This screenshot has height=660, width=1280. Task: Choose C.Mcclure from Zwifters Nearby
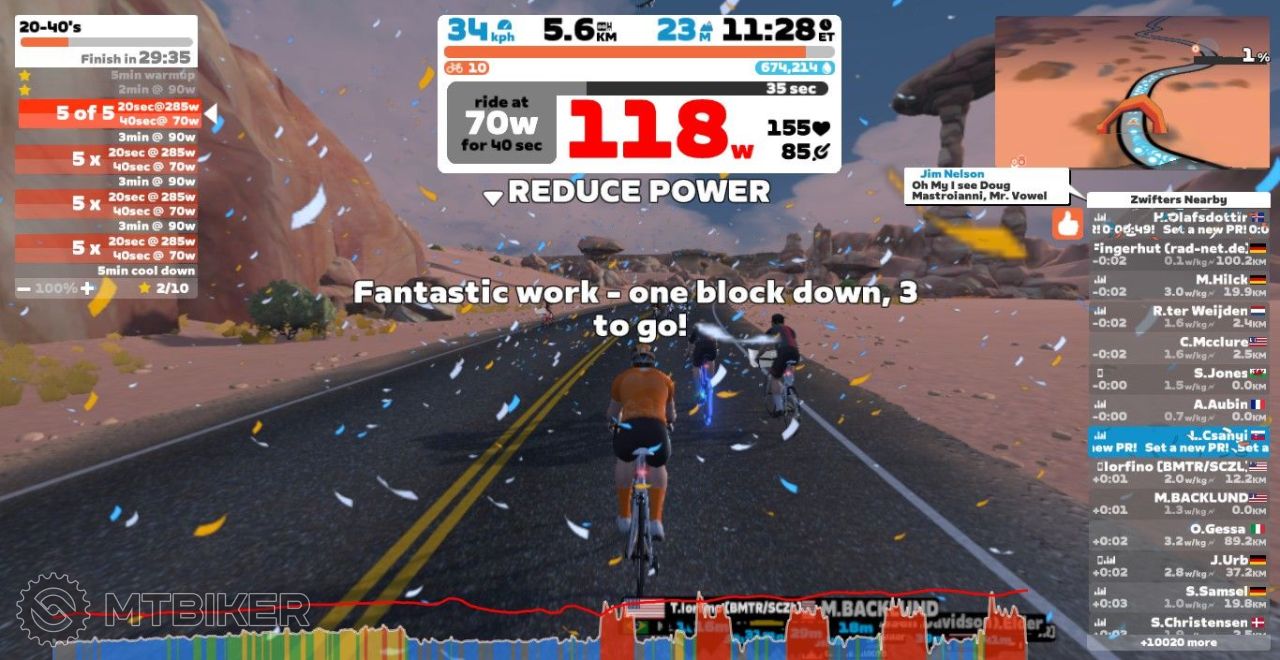click(1178, 348)
